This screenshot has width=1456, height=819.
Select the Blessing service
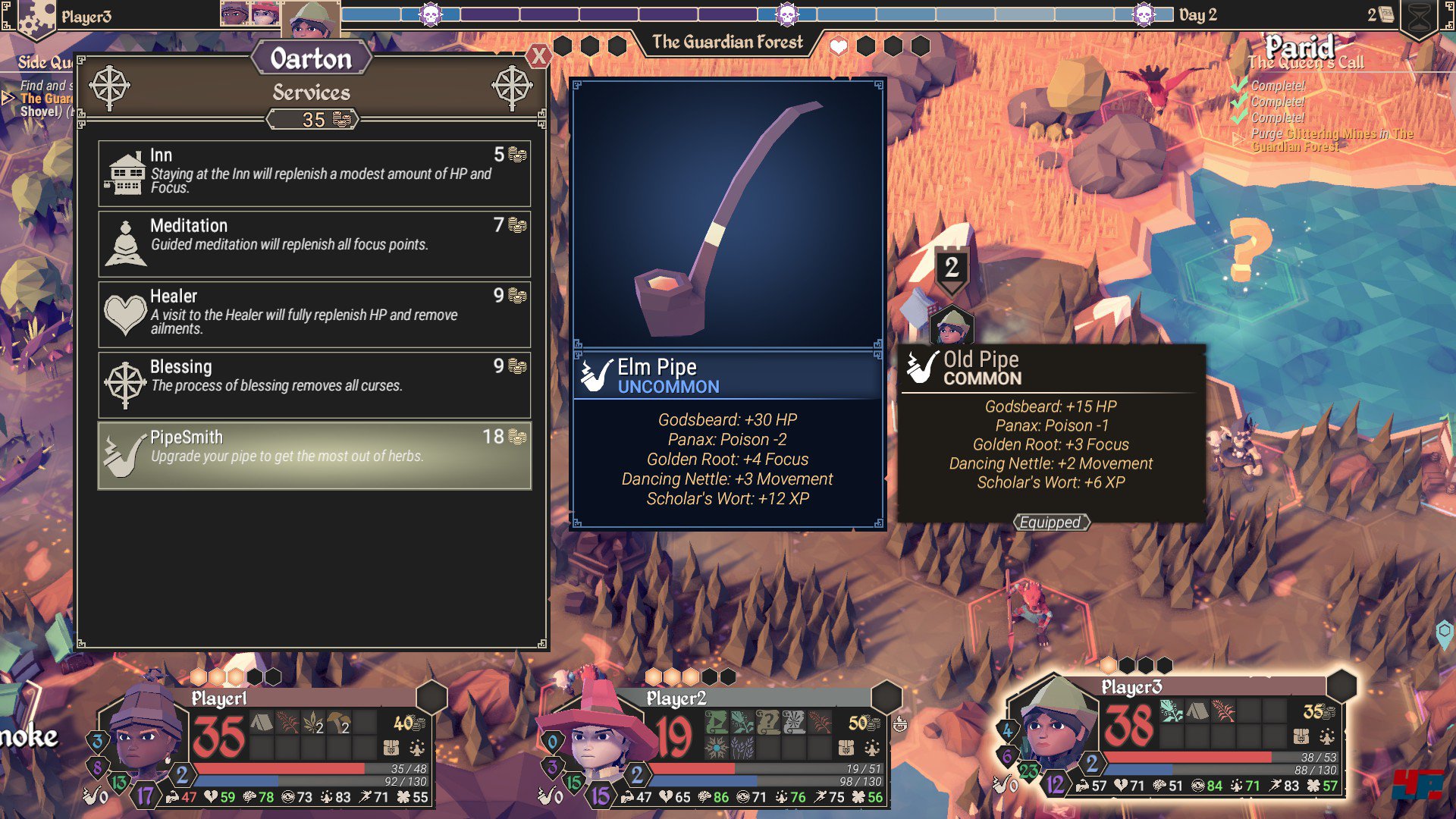(x=314, y=384)
